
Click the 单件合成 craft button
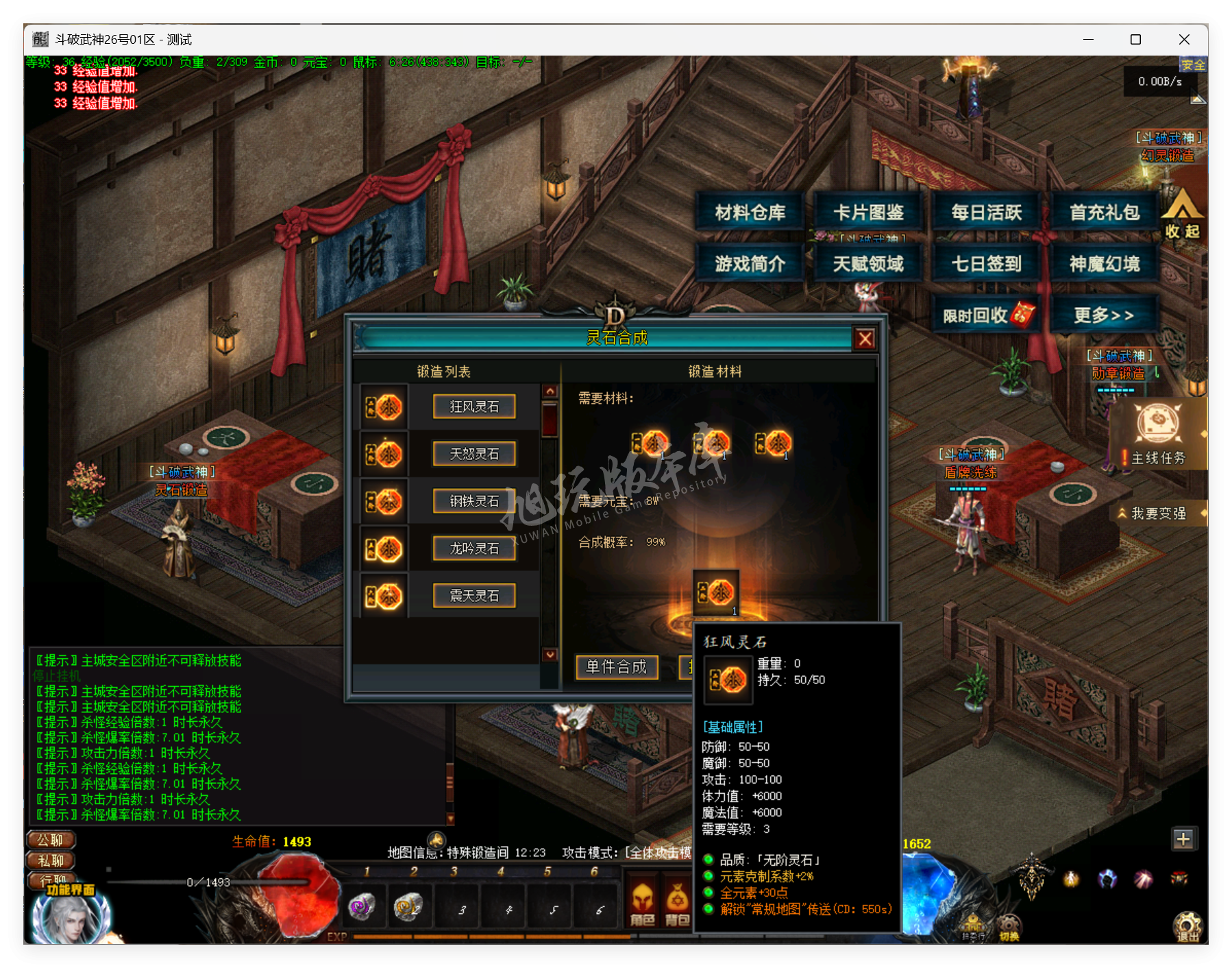coord(616,667)
